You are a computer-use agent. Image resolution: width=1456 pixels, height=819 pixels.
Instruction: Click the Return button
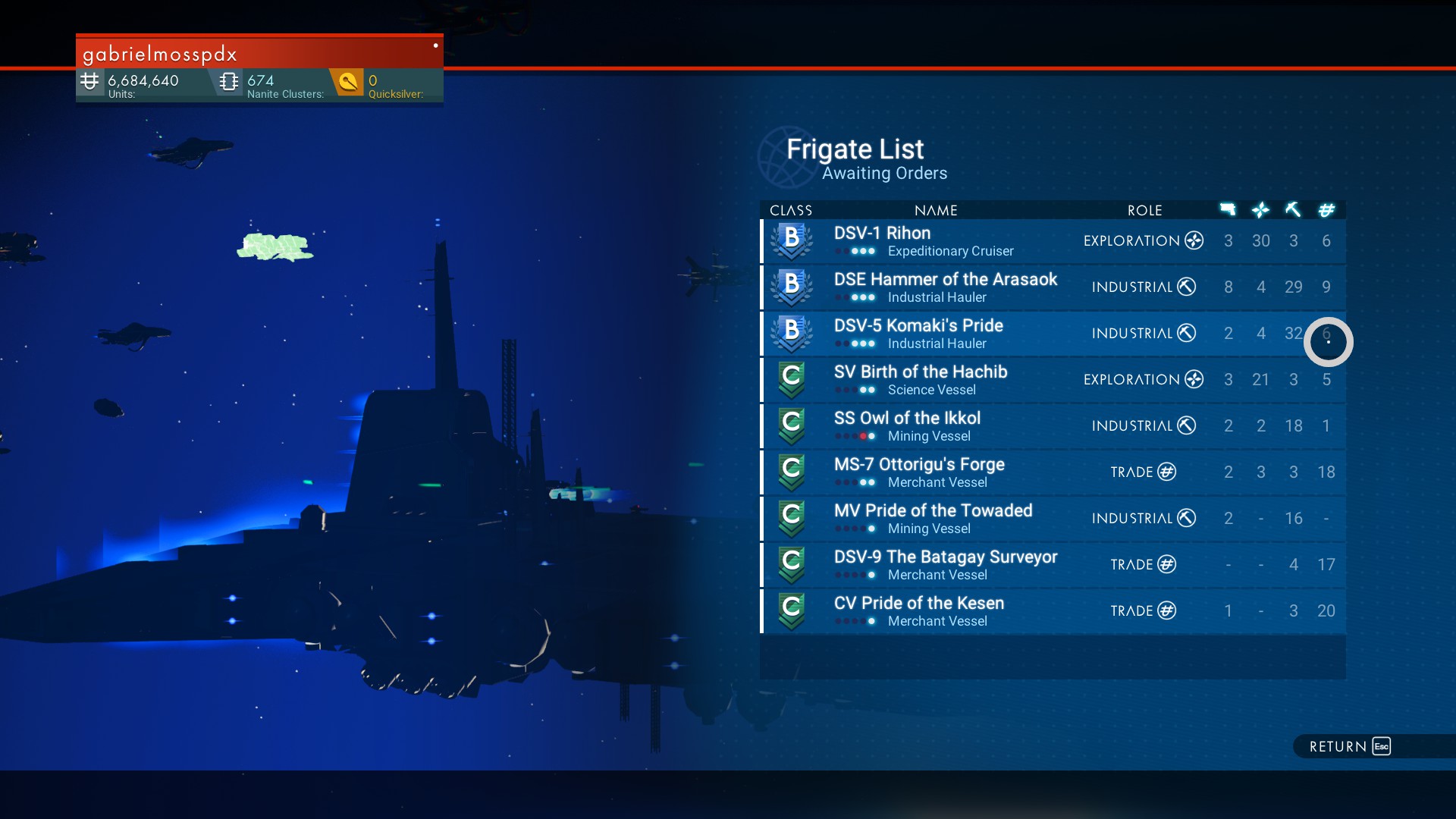(1350, 746)
